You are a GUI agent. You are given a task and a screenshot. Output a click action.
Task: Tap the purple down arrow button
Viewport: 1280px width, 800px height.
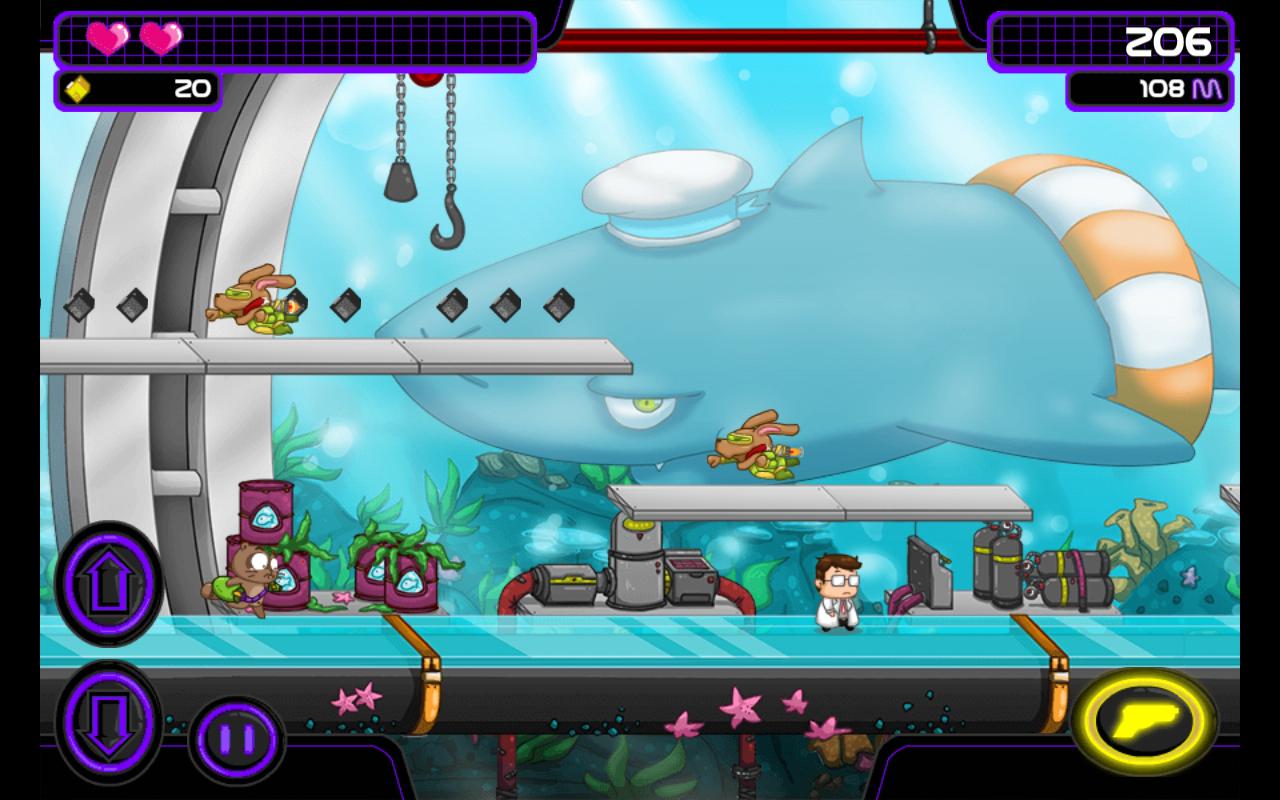pos(108,718)
